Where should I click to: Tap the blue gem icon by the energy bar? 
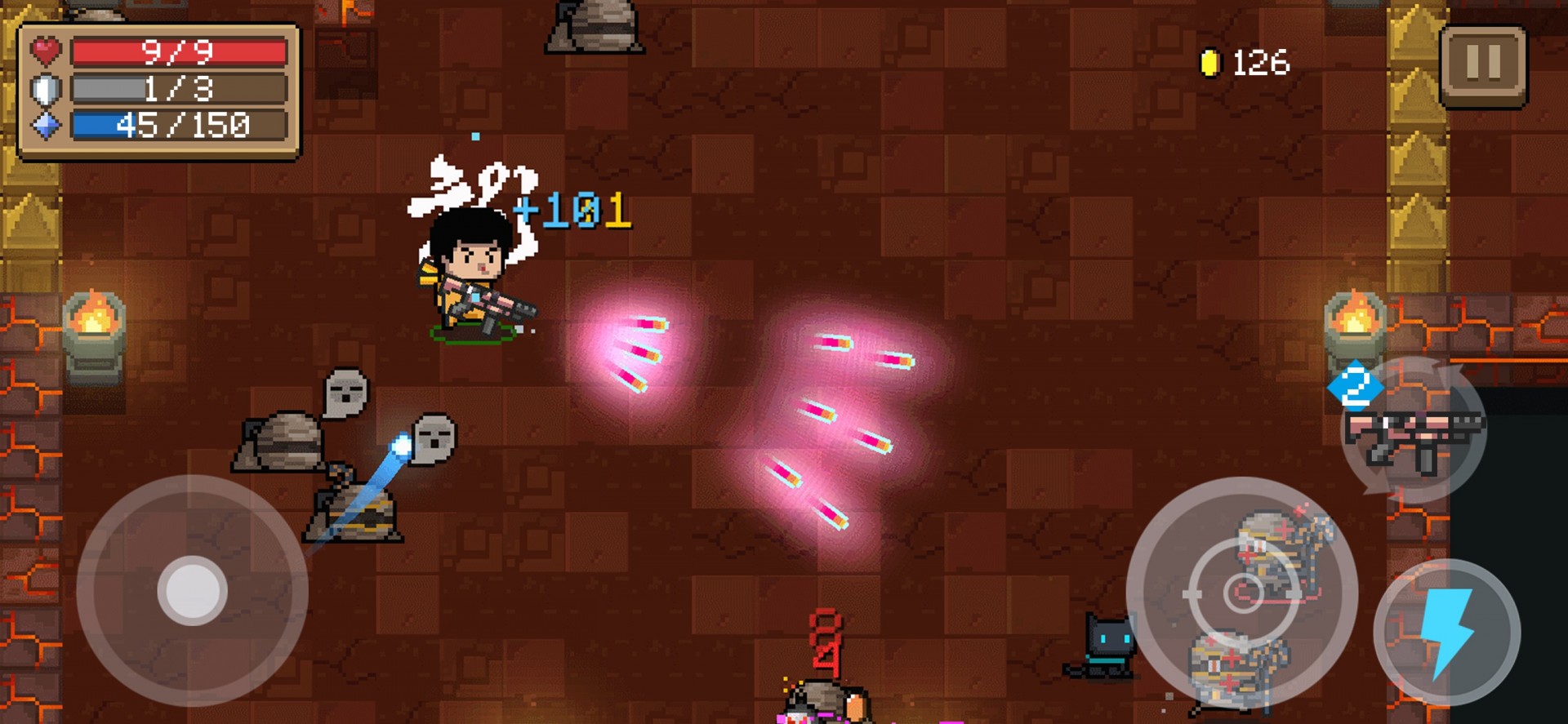point(45,127)
